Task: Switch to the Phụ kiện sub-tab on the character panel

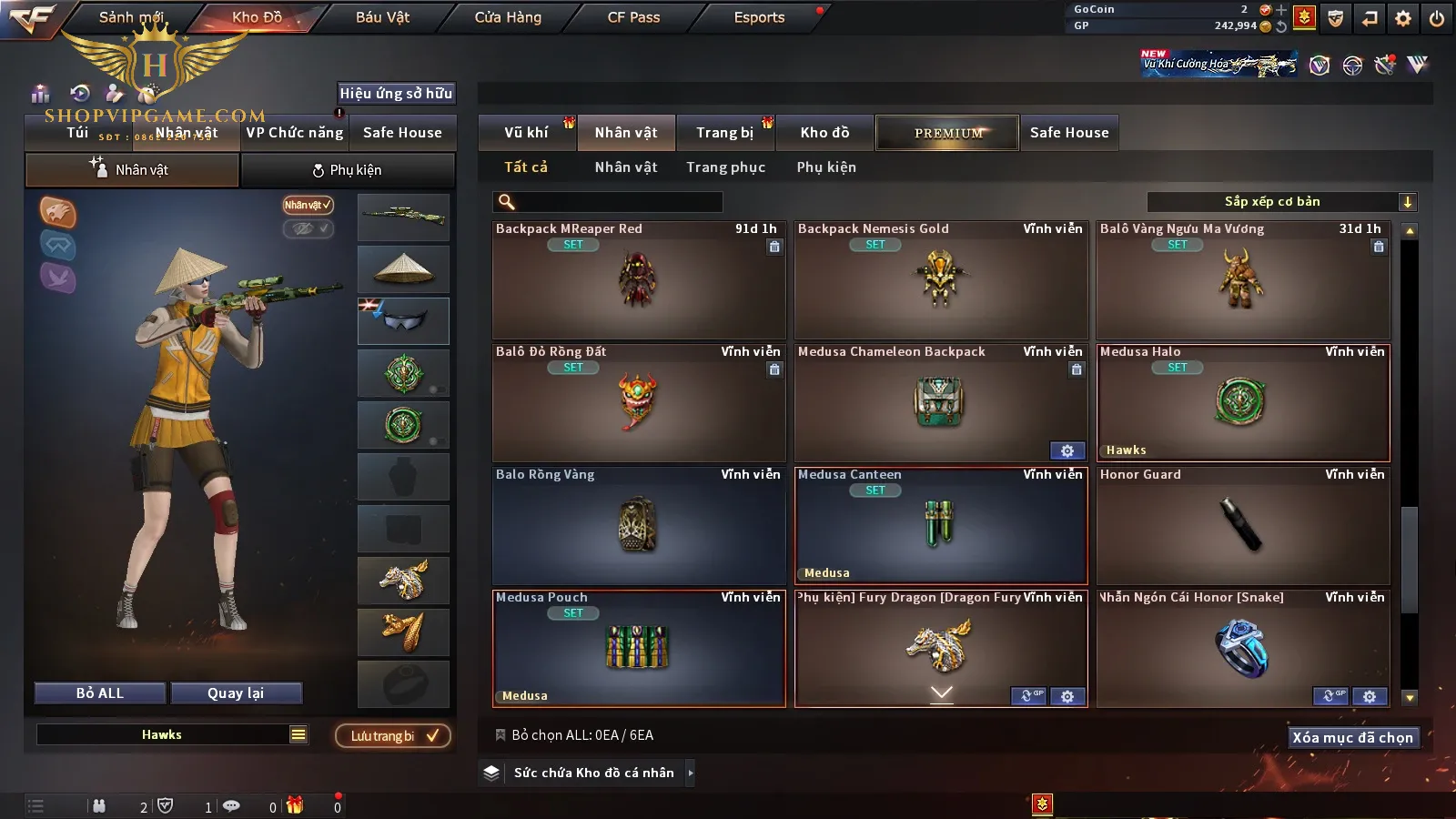Action: (347, 170)
